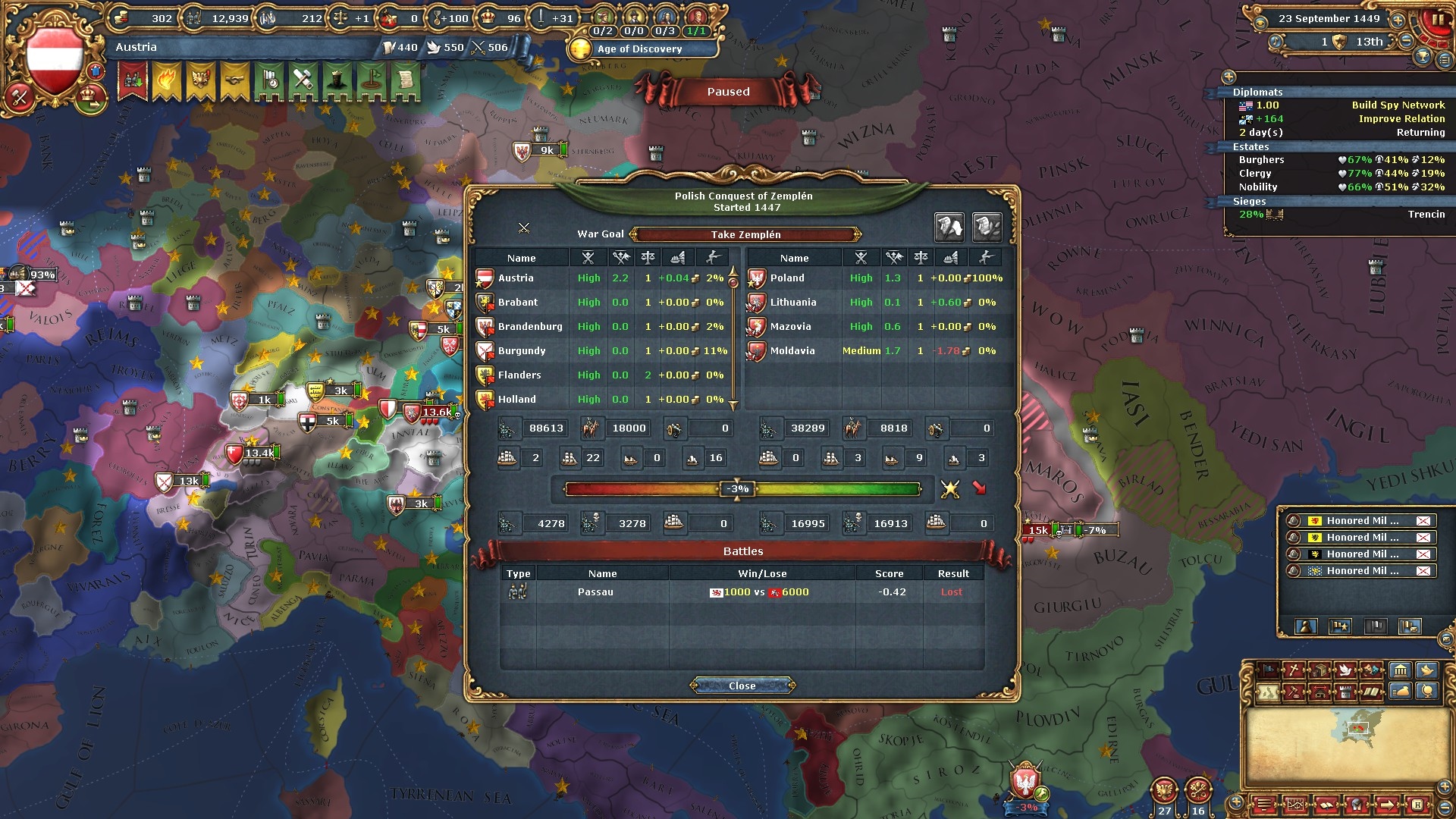The image size is (1456, 819).
Task: Select the Brandenburg row in the war list
Action: (x=530, y=327)
